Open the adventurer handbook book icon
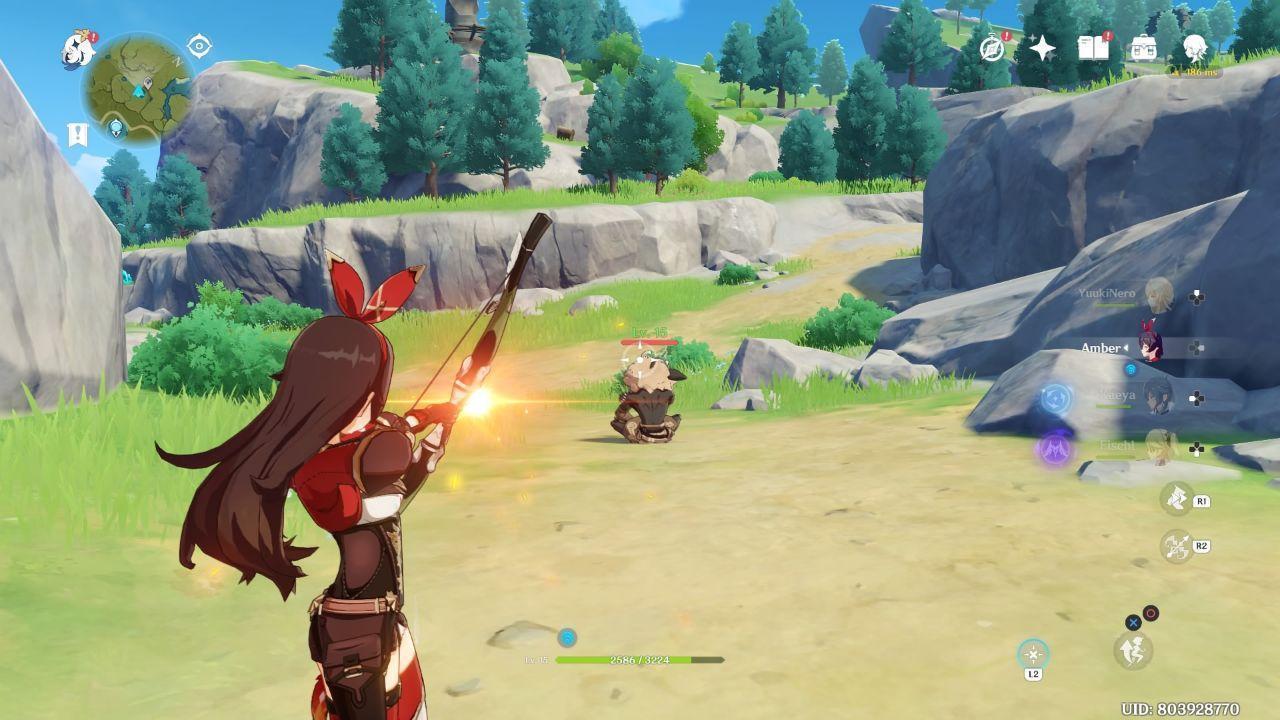Screen dimensions: 1280x720 [1092, 47]
